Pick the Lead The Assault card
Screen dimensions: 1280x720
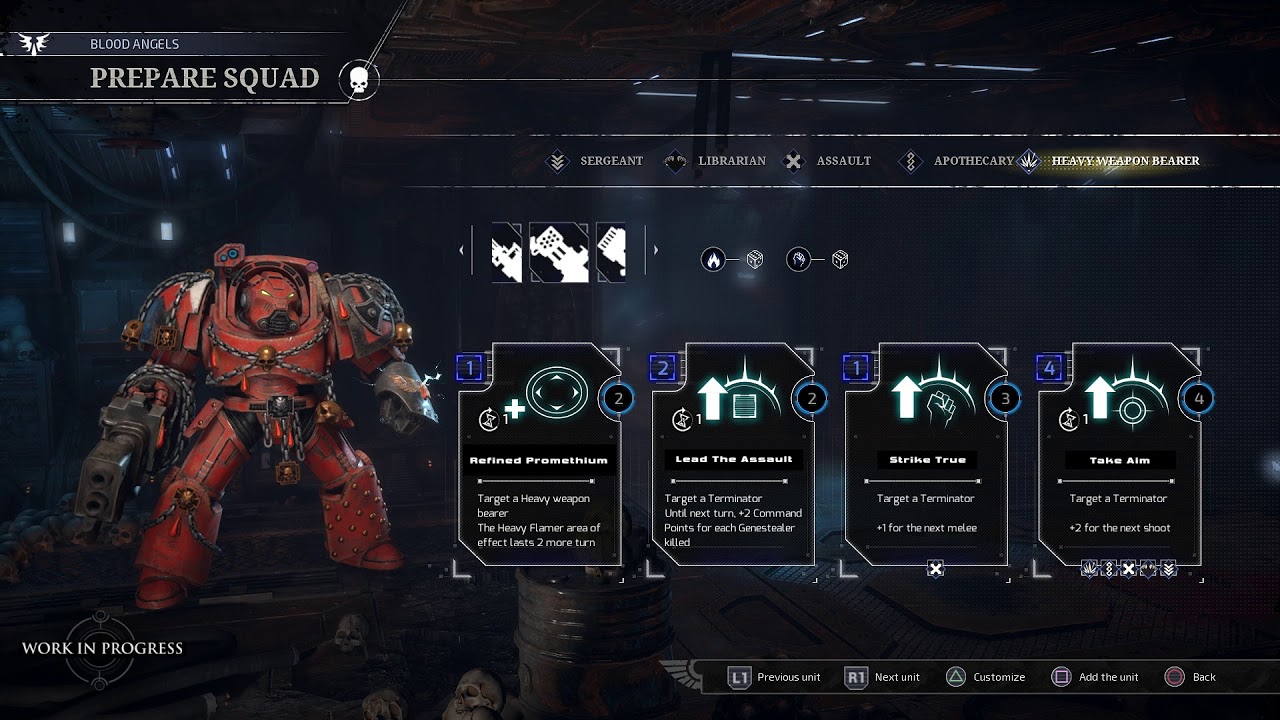(x=733, y=455)
